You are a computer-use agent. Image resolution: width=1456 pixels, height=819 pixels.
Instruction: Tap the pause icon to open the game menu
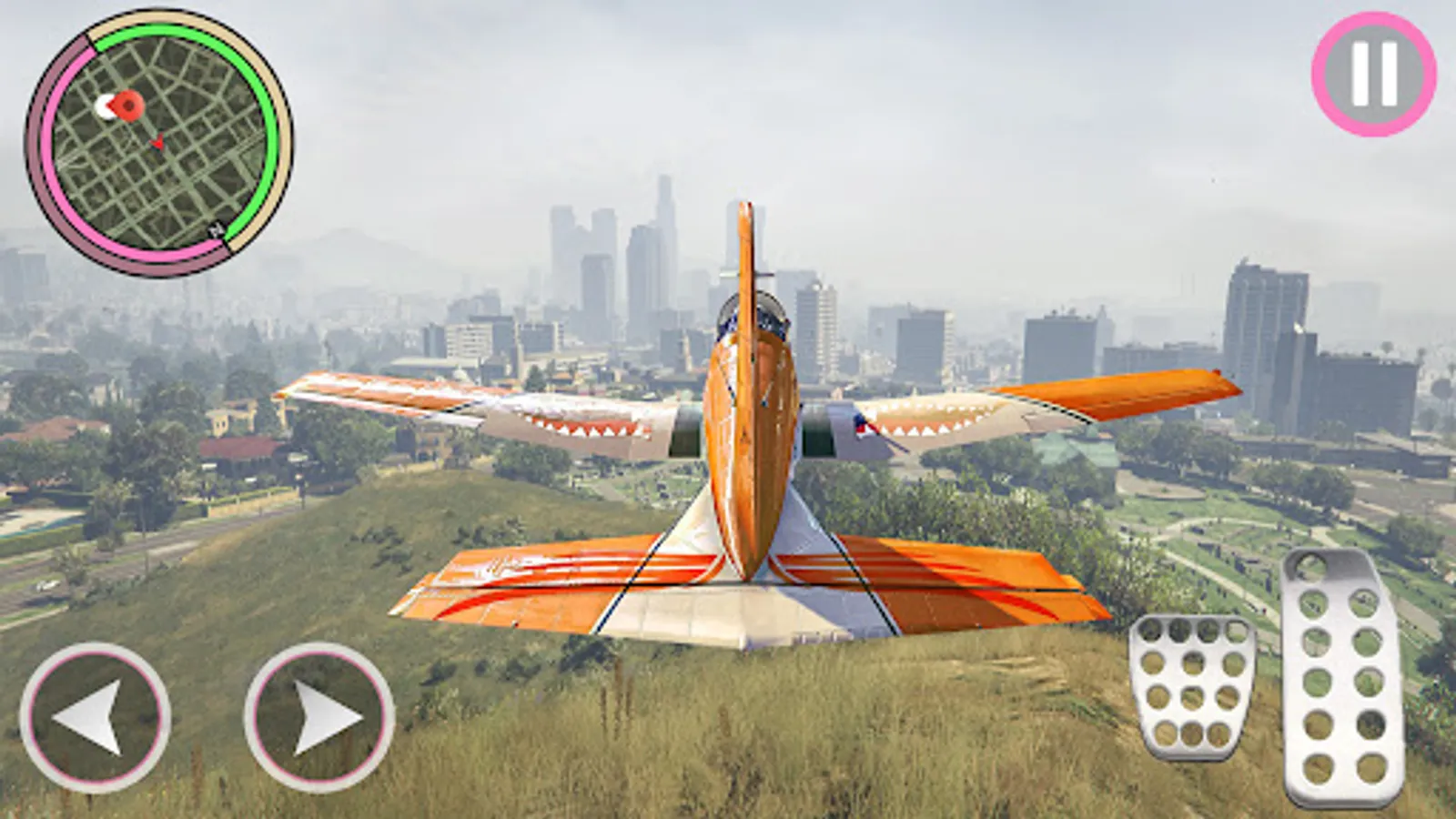(1367, 72)
